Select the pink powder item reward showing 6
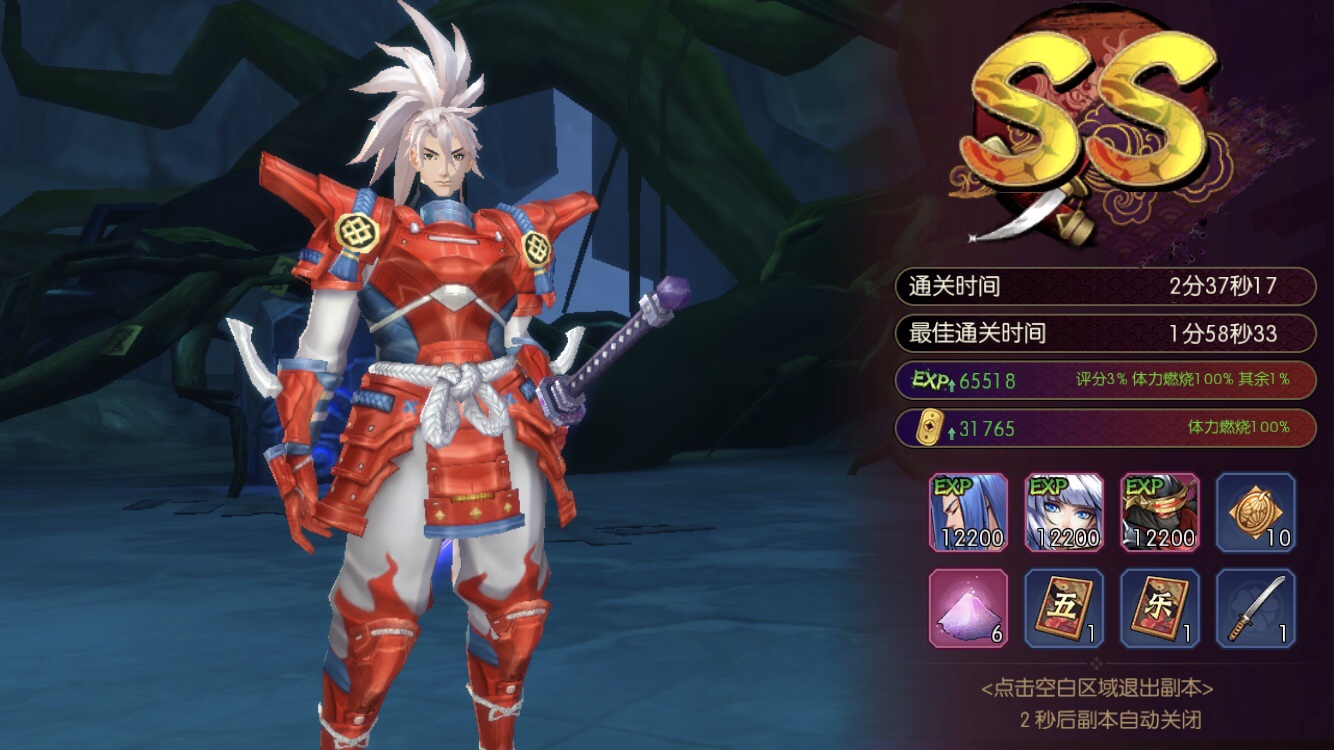1334x750 pixels. [968, 608]
